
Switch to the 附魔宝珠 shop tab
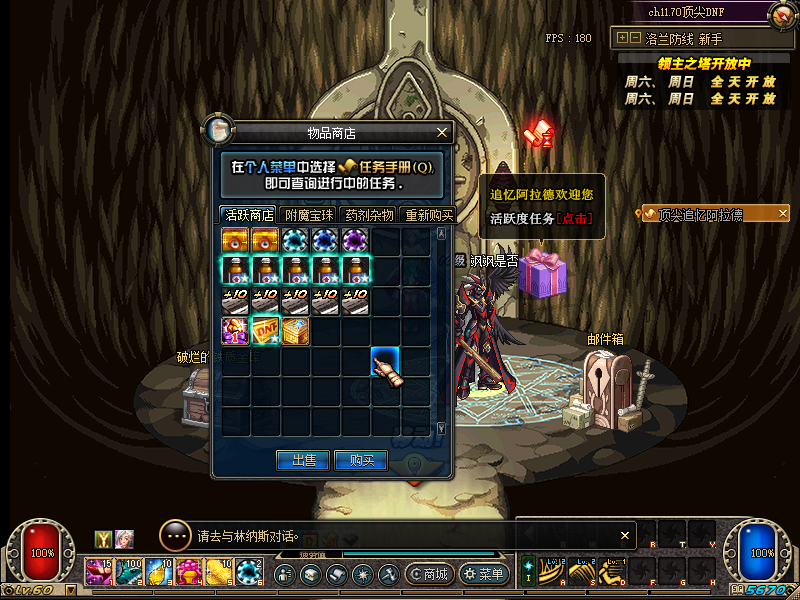click(311, 215)
